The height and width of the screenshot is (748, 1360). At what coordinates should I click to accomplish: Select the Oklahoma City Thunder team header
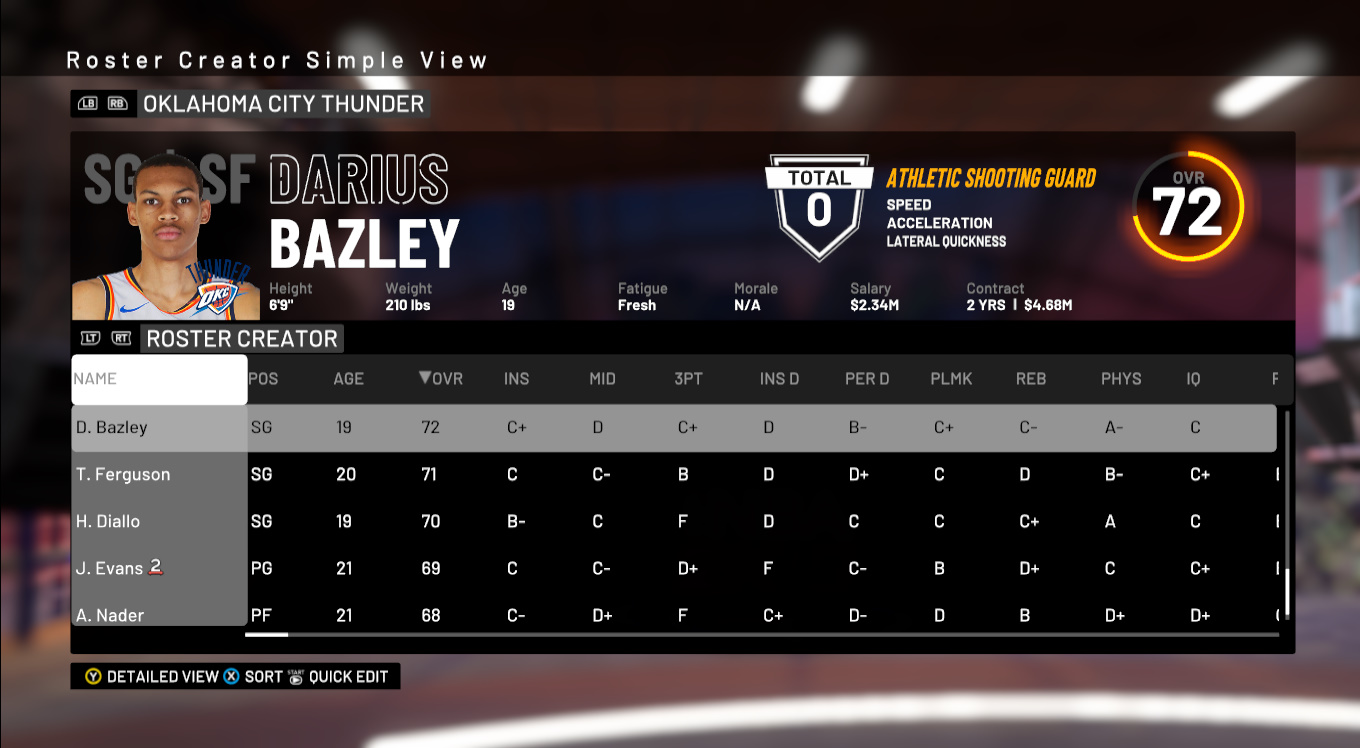pyautogui.click(x=283, y=103)
